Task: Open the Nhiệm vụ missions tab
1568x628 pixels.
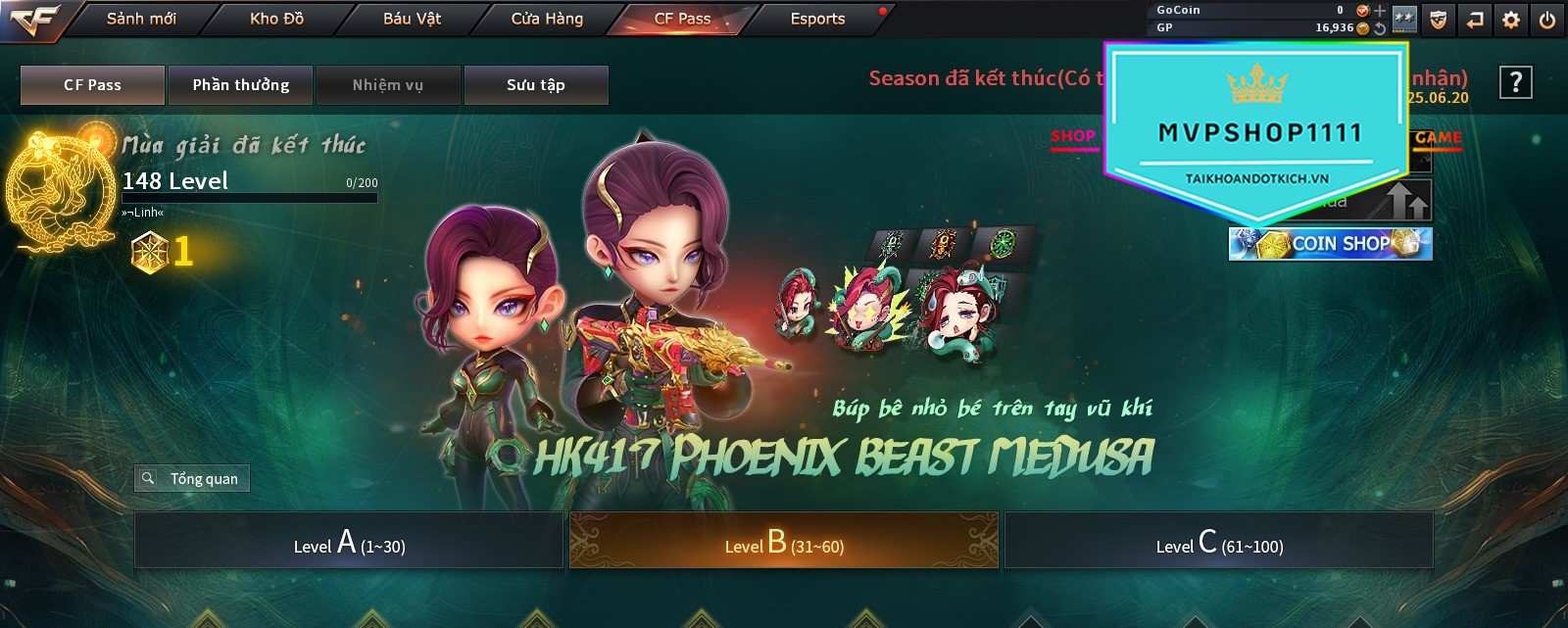Action: pos(388,85)
